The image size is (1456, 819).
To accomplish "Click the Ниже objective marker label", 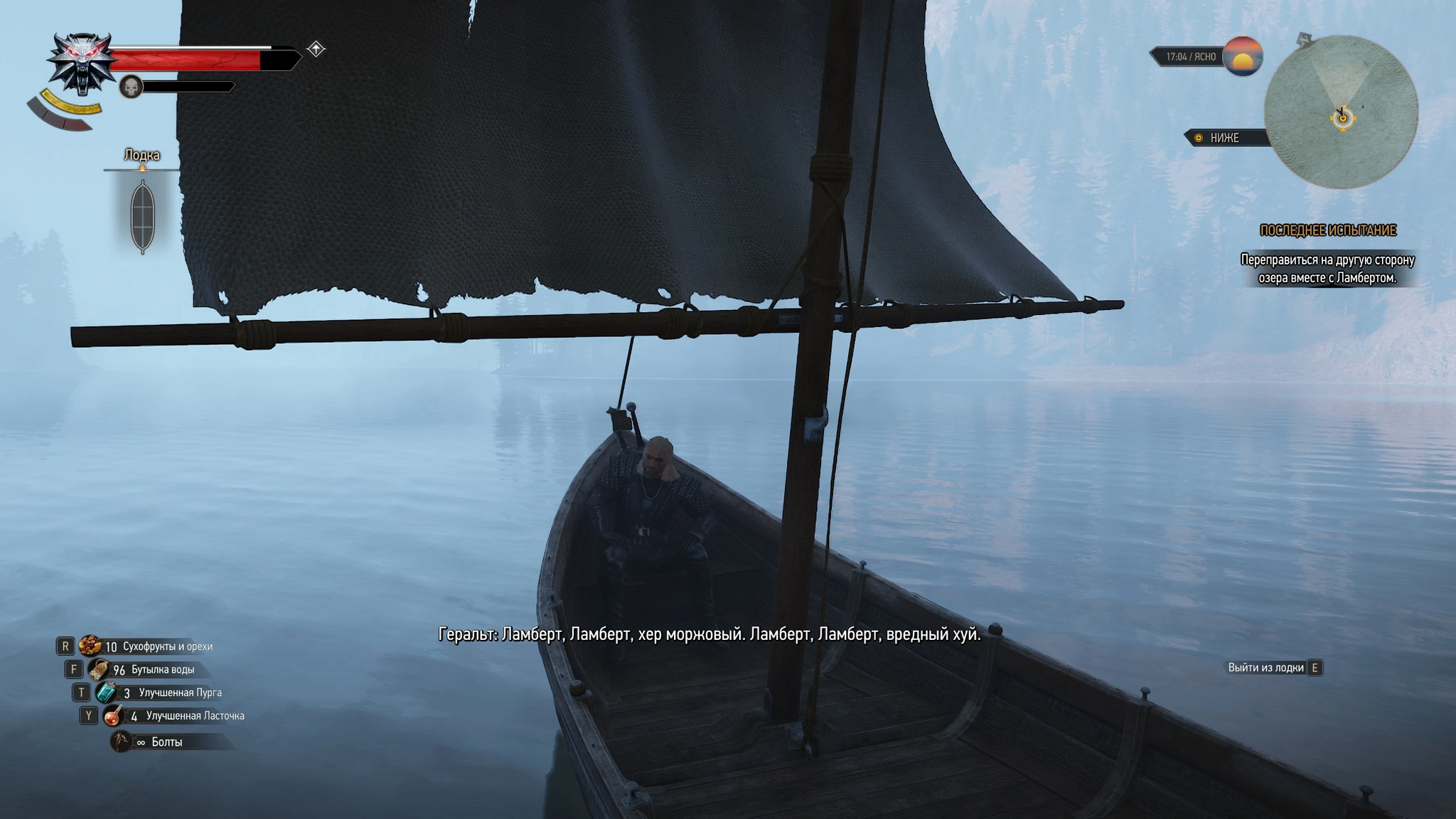I will (x=1224, y=138).
